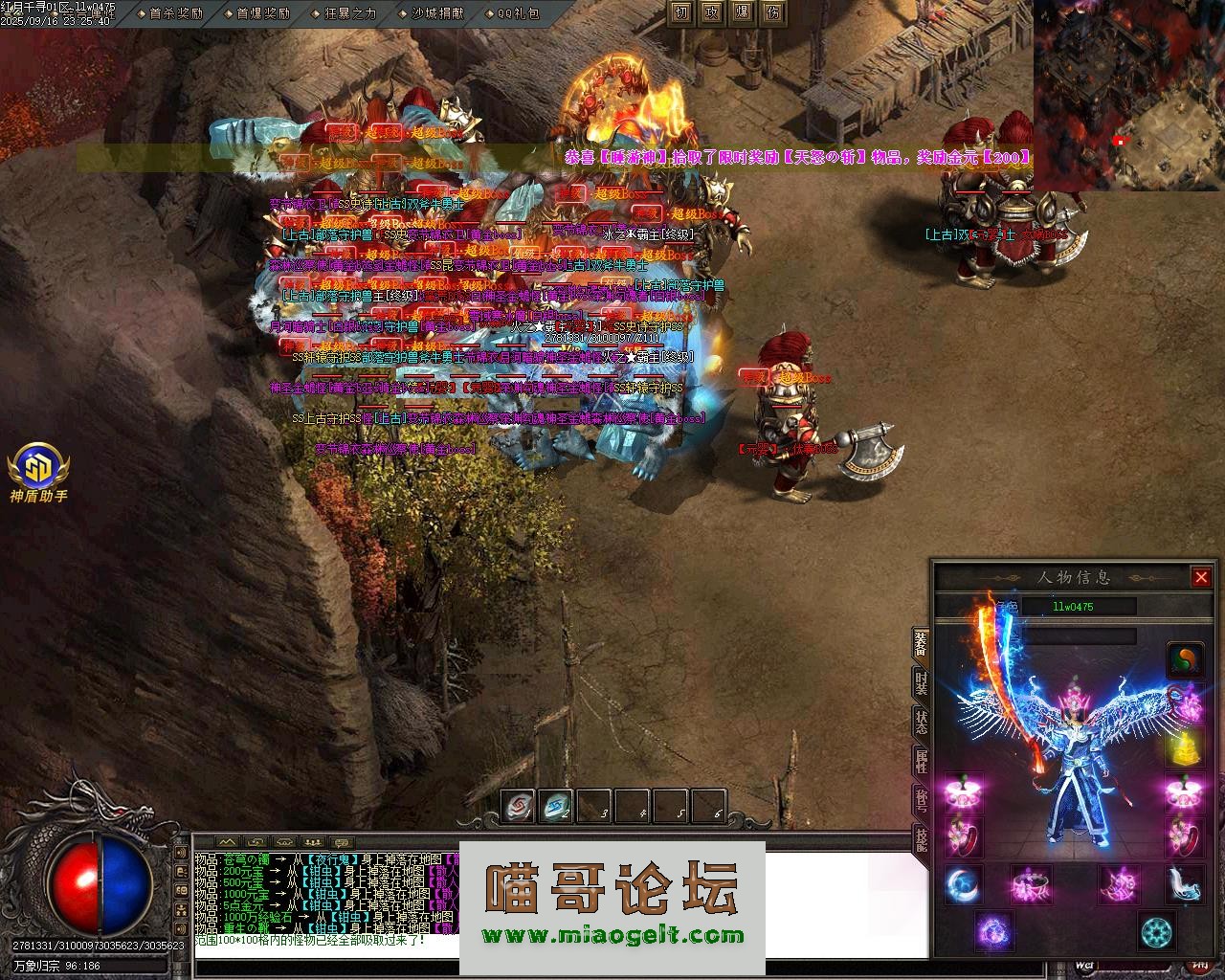Switch to the 属性 tab
This screenshot has height=980, width=1225.
[921, 763]
